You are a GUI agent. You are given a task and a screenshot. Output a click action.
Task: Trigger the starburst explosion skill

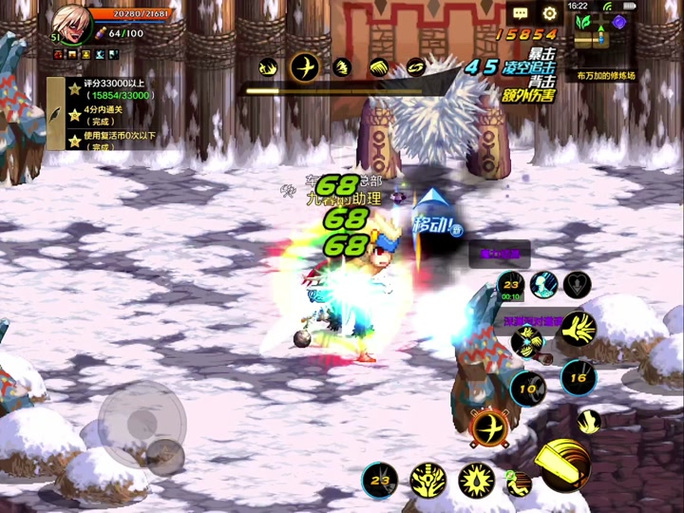click(476, 480)
